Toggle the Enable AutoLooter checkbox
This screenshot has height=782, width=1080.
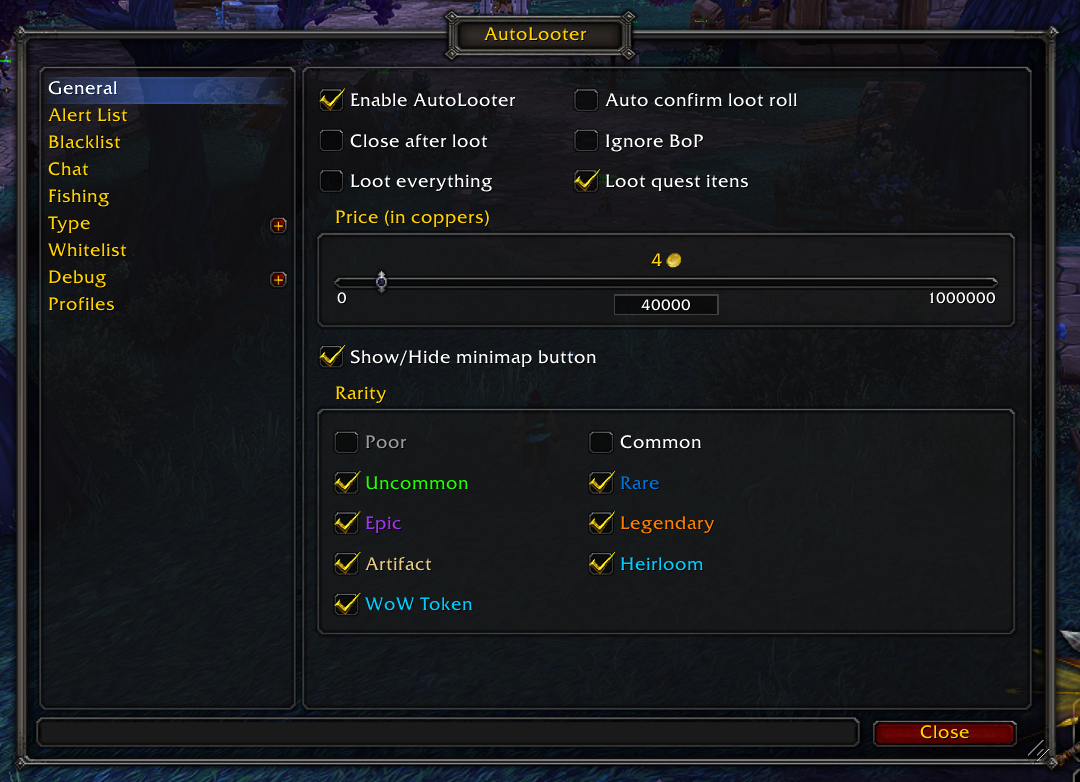tap(331, 100)
